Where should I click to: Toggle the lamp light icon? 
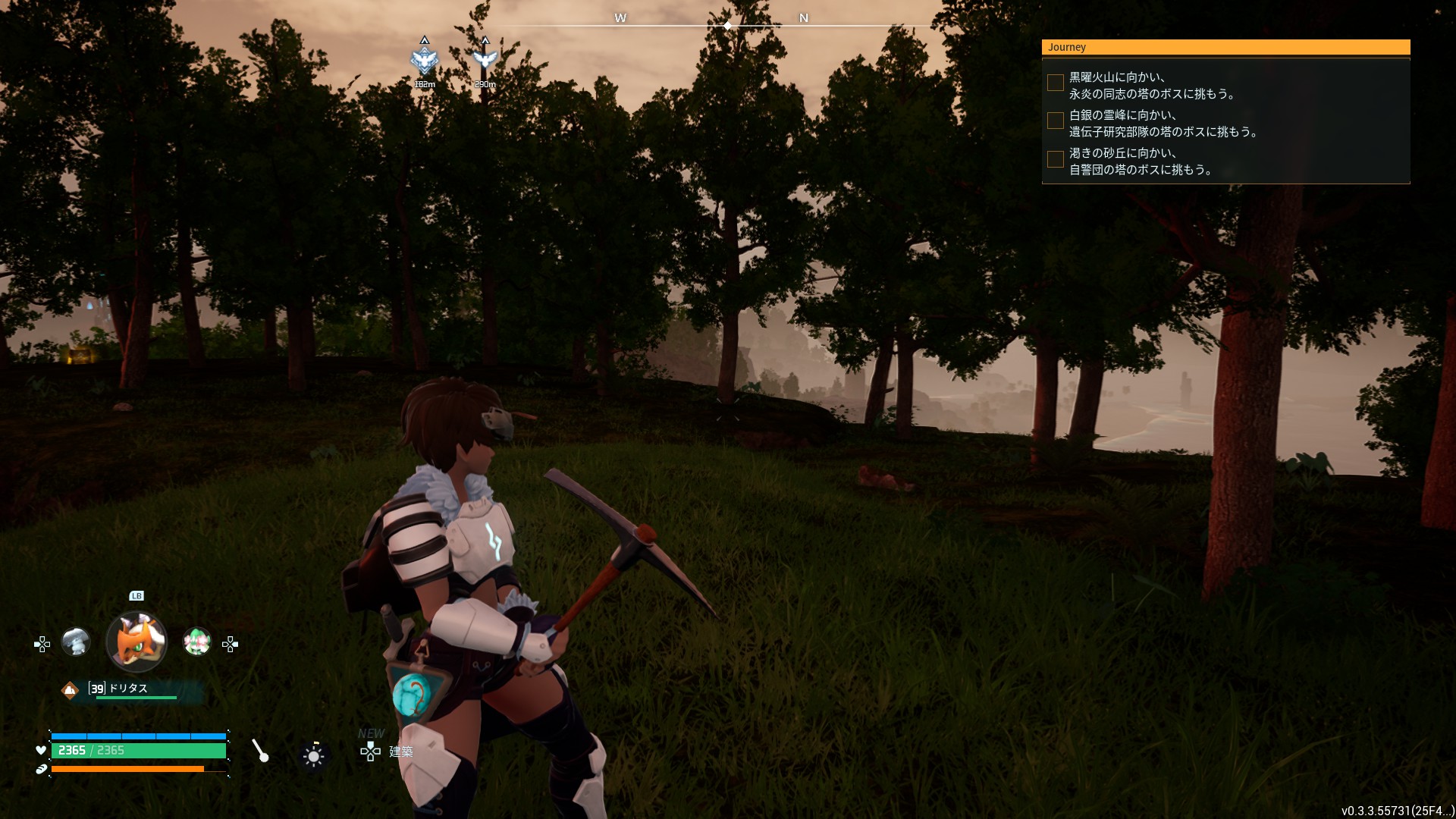[313, 755]
